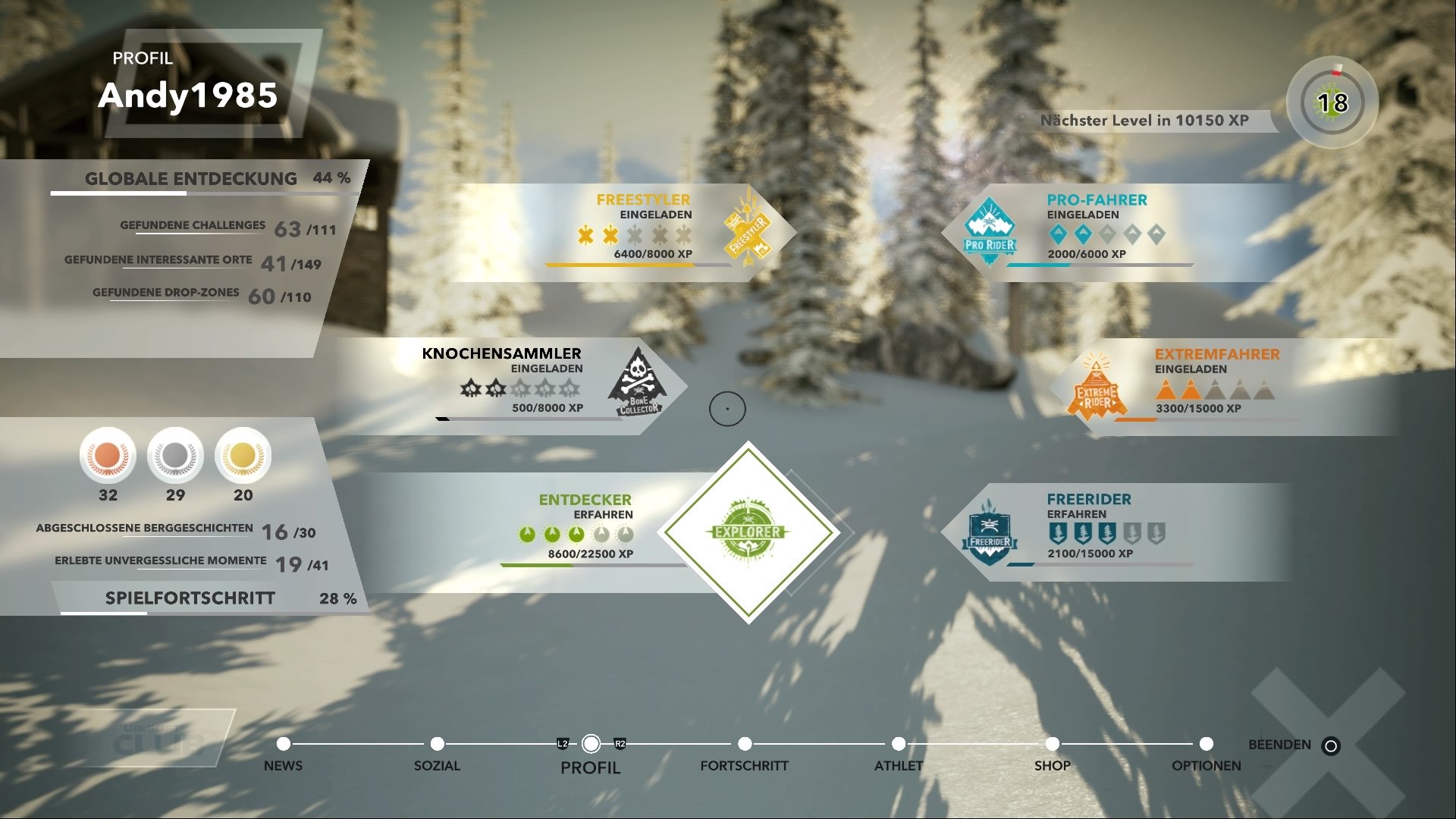Open the central Explorer diamond emblem

point(749,532)
